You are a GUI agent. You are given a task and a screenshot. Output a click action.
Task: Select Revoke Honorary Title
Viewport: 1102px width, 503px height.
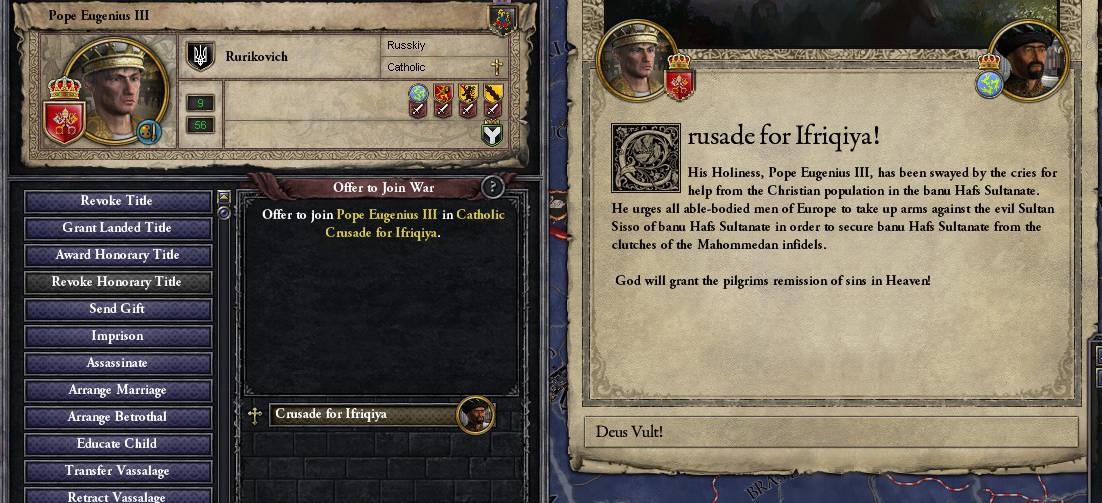117,282
